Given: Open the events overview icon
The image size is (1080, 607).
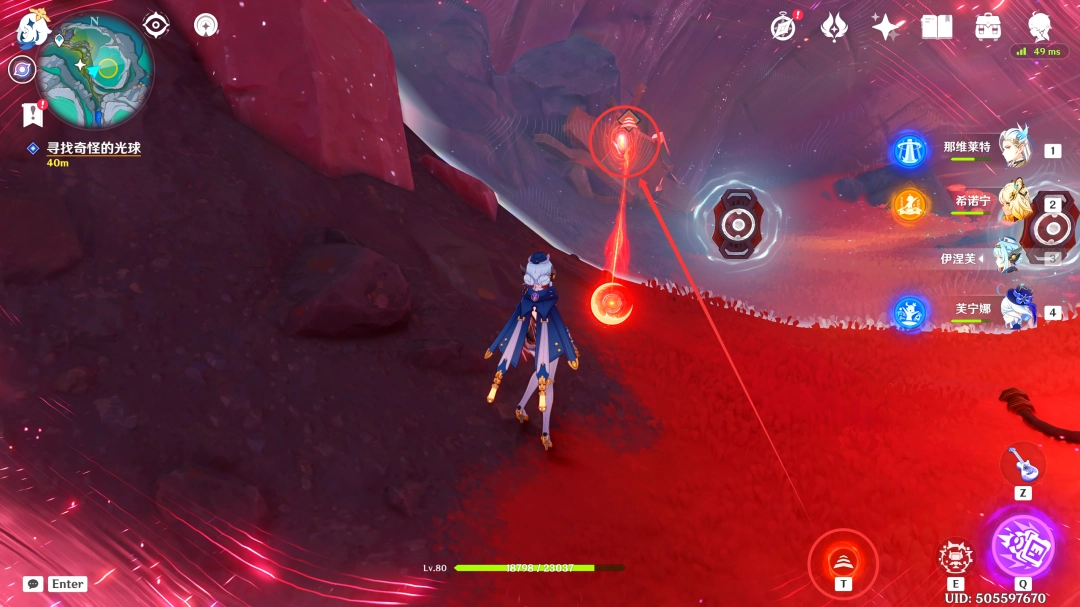Looking at the screenshot, I should (834, 27).
